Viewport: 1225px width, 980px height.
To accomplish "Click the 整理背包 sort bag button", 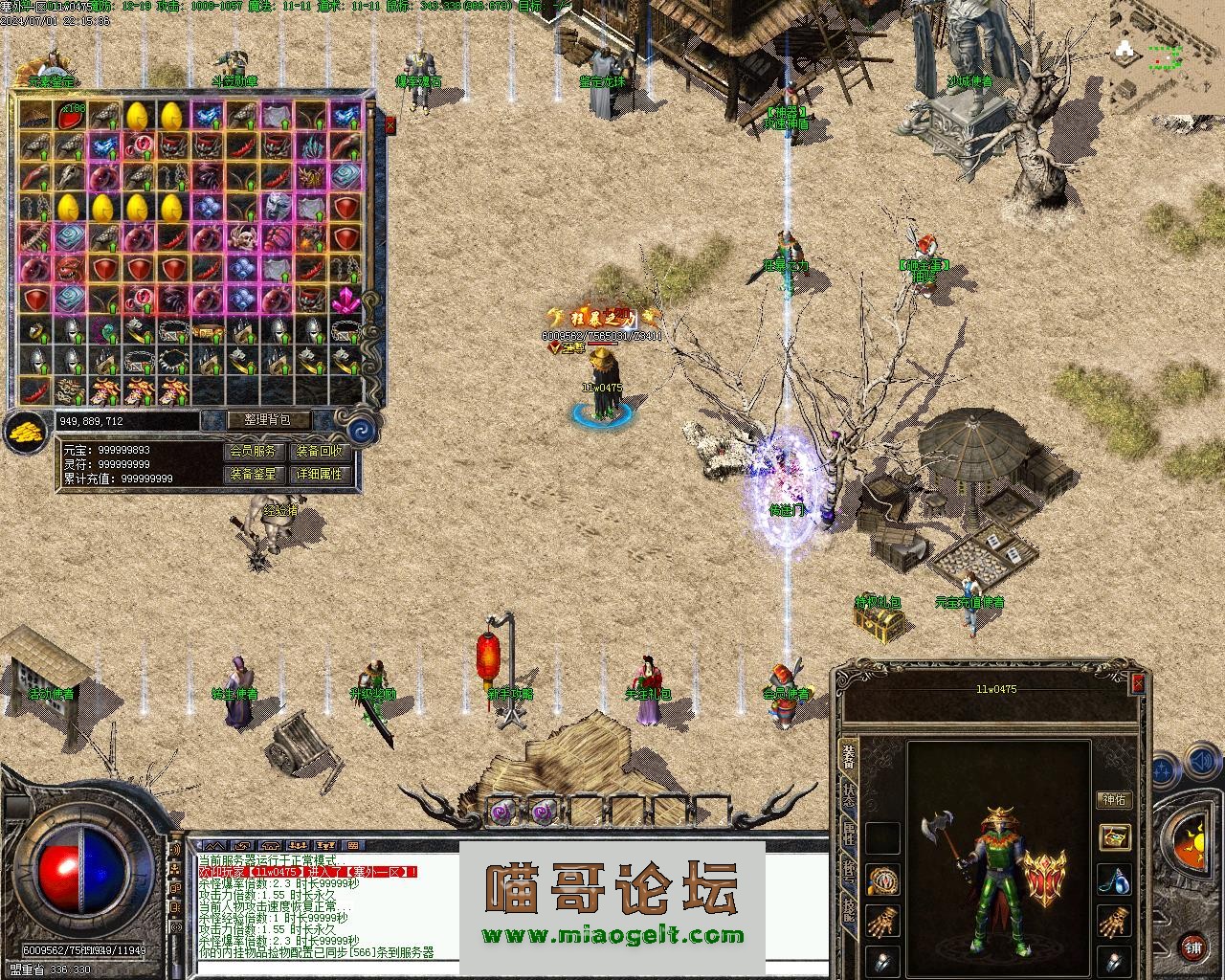I will [271, 420].
